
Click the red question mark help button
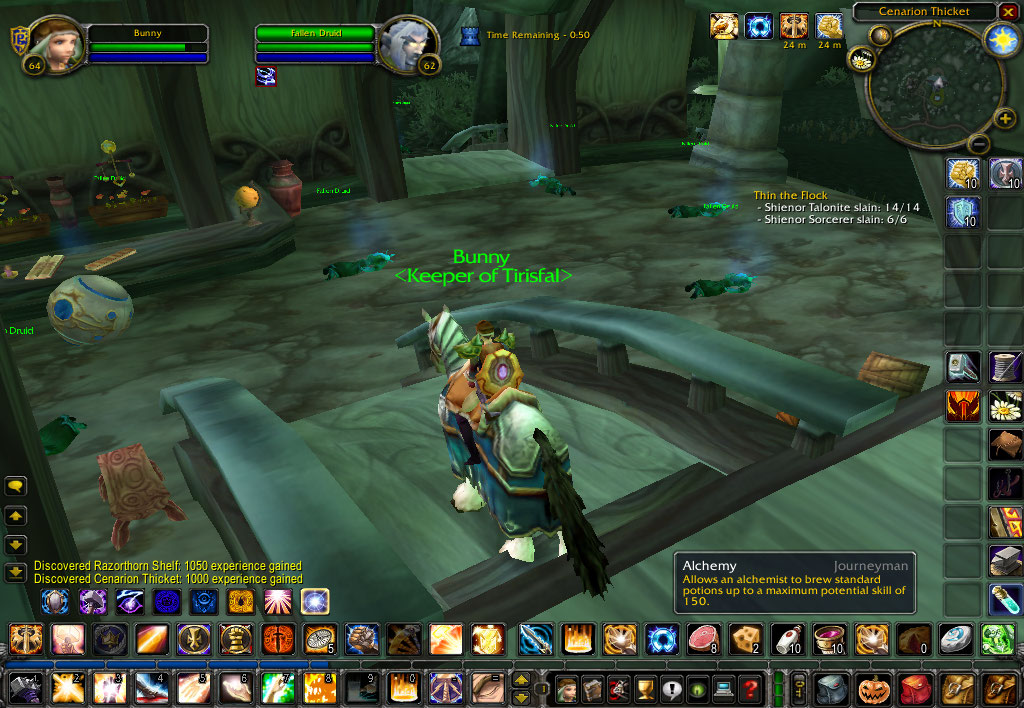tap(749, 688)
